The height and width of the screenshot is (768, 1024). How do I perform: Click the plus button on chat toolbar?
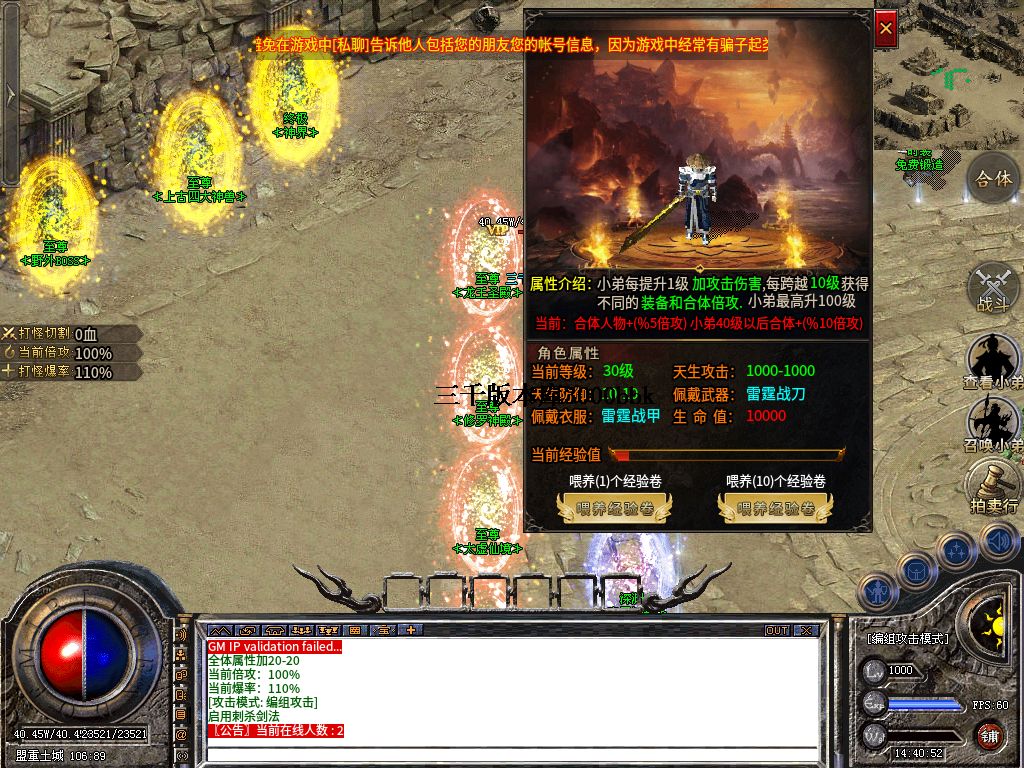tap(410, 631)
